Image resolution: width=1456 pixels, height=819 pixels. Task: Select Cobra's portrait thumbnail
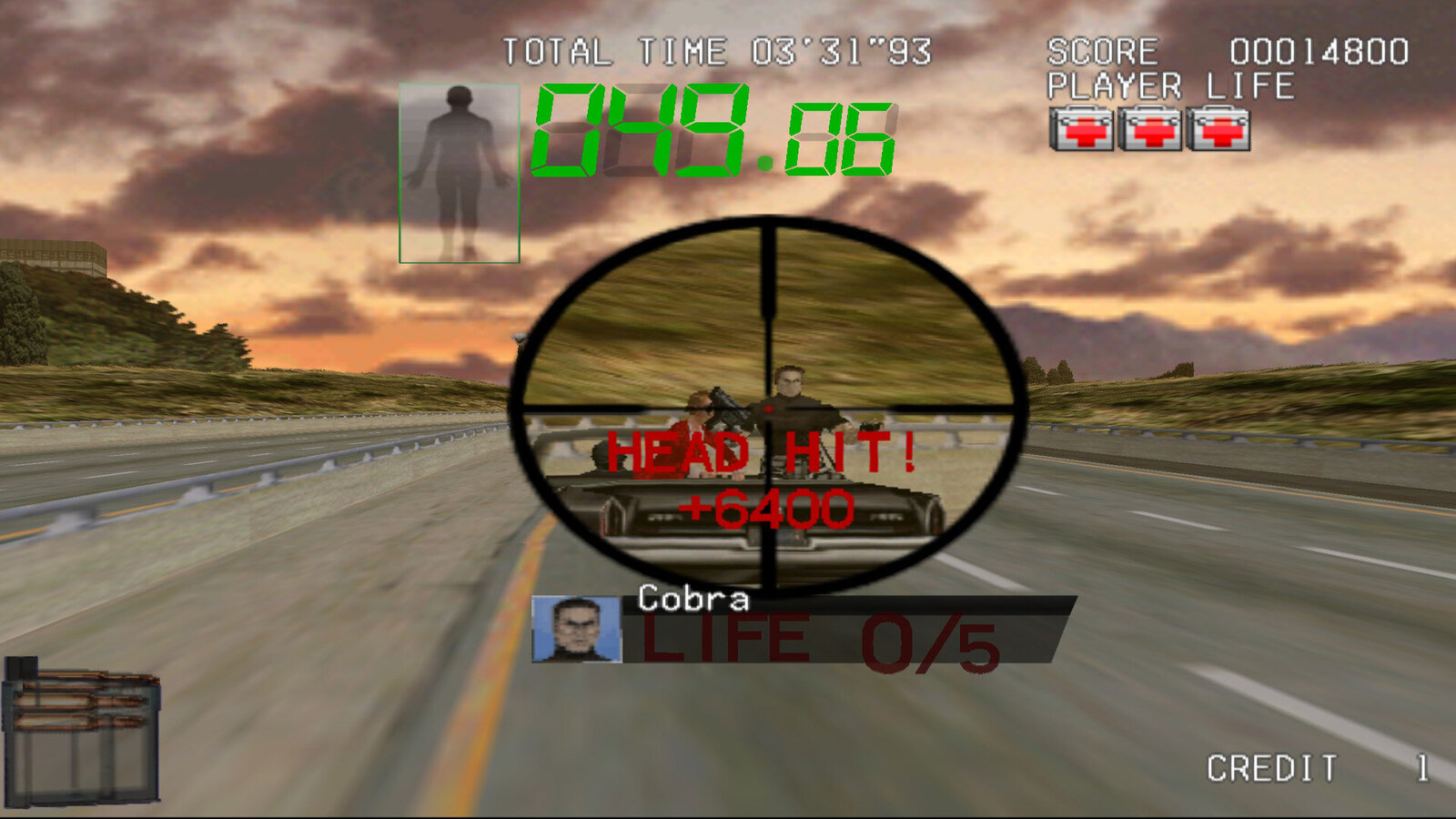[x=576, y=629]
